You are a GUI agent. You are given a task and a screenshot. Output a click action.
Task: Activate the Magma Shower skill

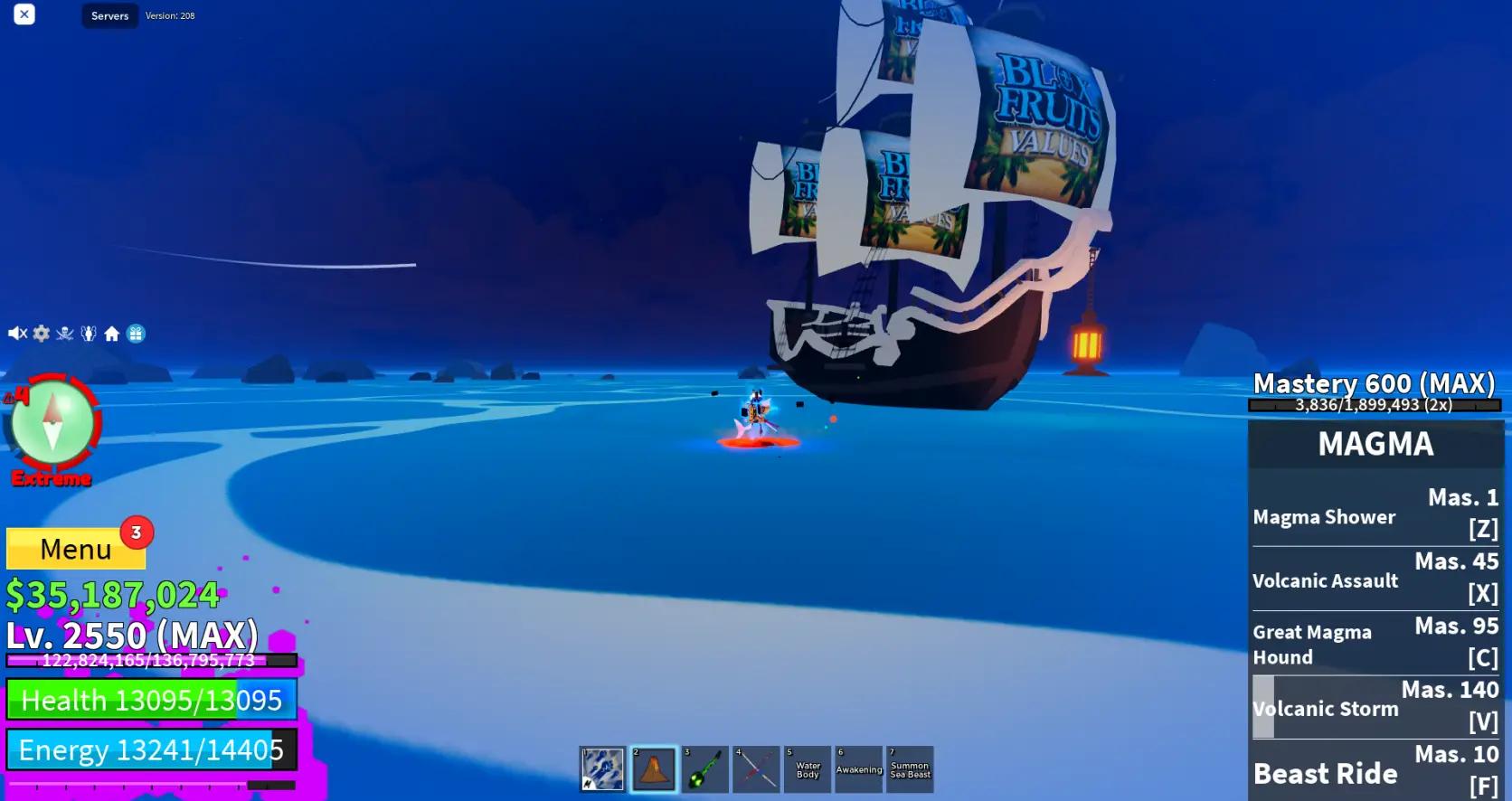(x=1375, y=514)
